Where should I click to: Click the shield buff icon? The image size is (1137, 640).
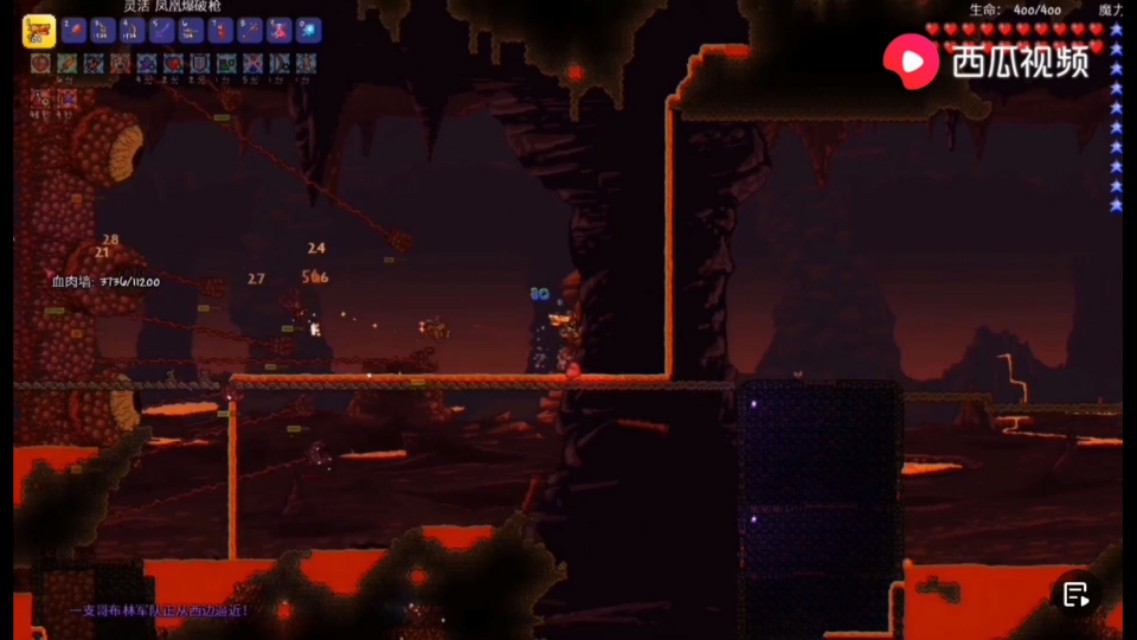point(200,65)
